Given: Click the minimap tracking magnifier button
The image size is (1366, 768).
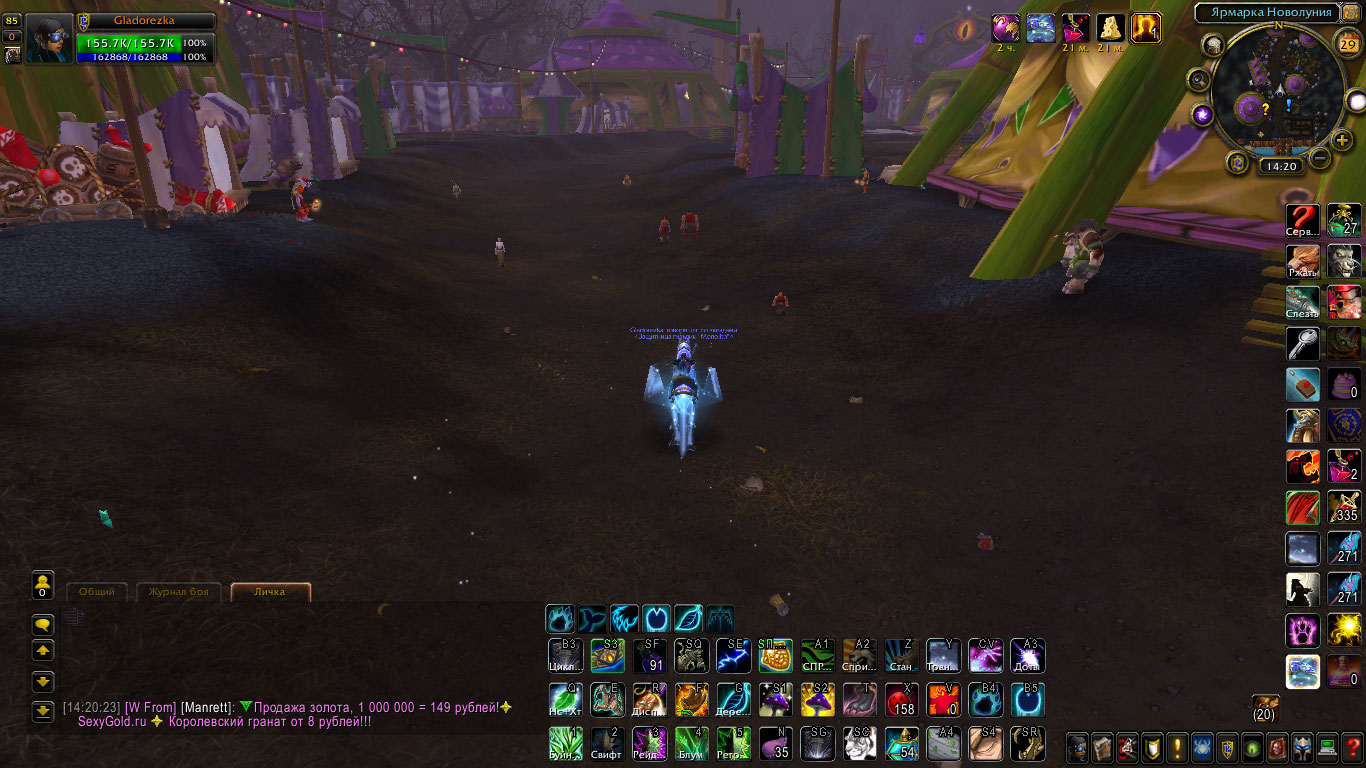Looking at the screenshot, I should click(x=1199, y=79).
